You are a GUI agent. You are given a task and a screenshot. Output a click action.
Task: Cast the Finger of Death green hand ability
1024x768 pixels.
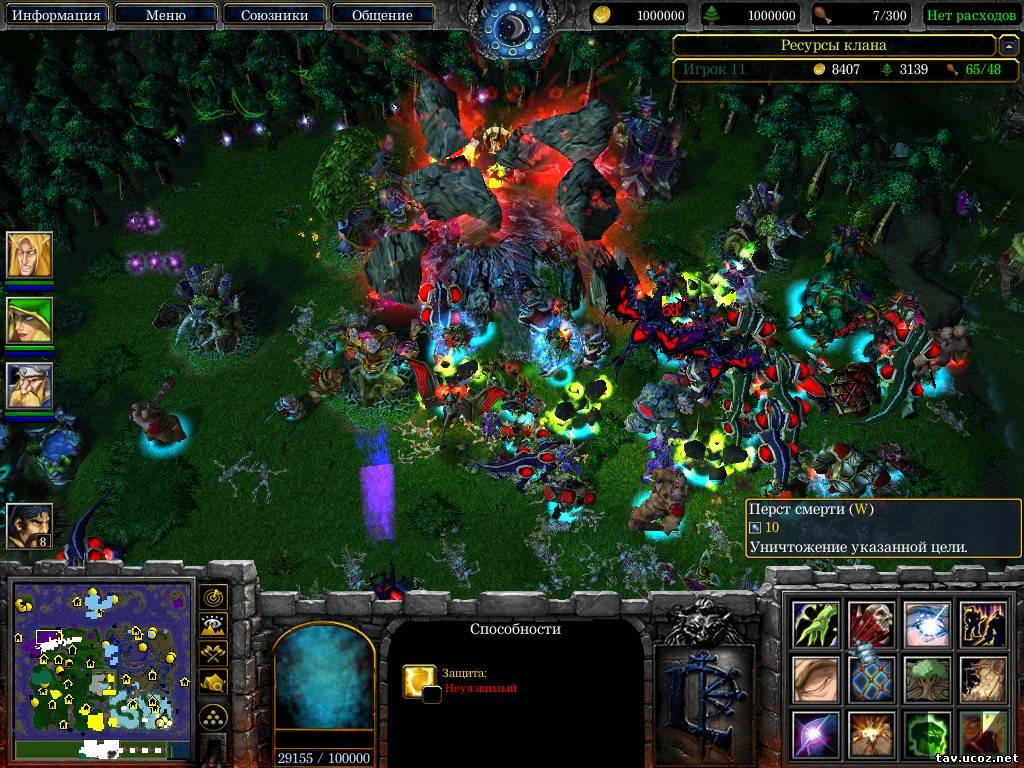click(816, 624)
